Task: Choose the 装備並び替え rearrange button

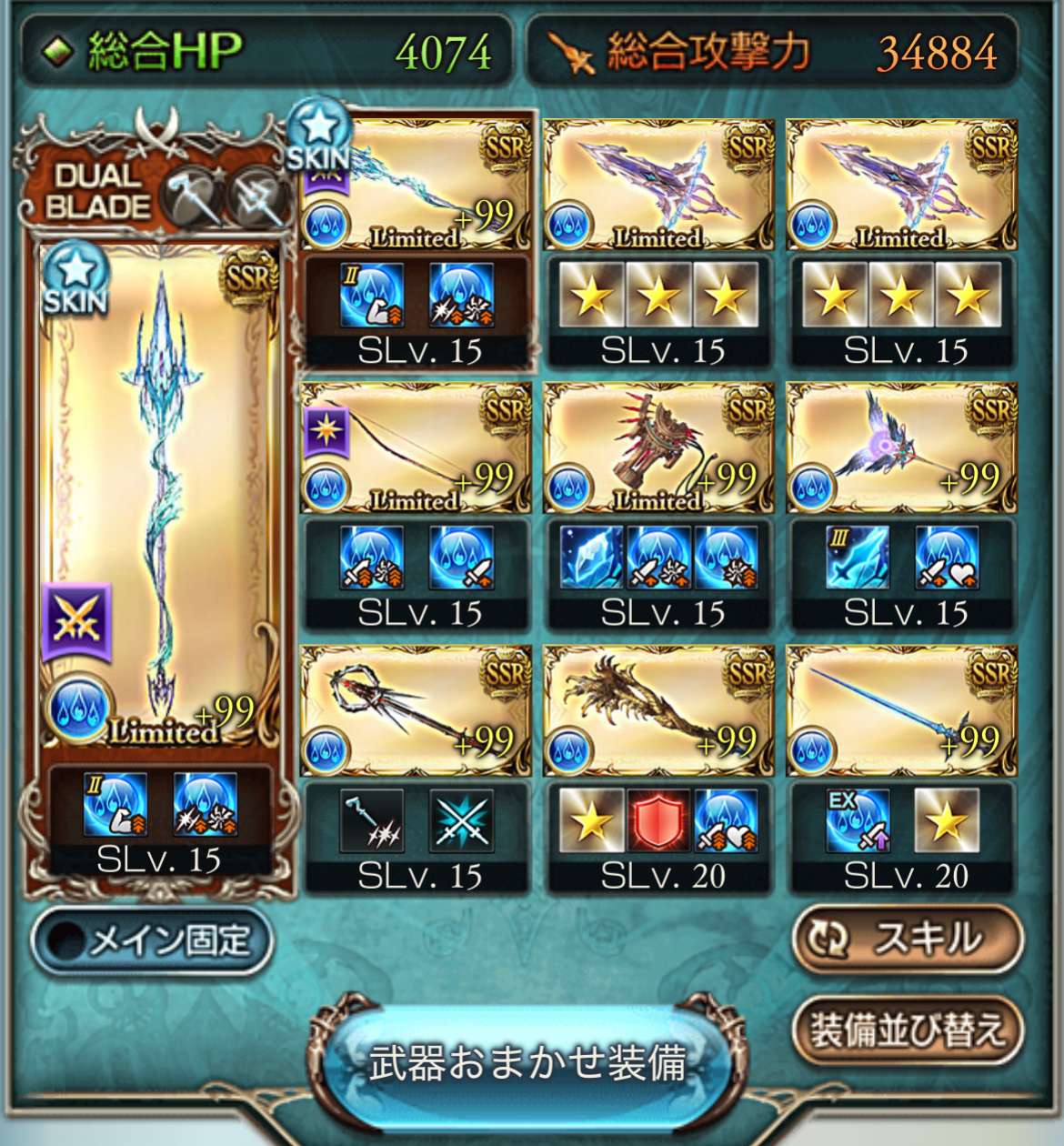Action: 908,1030
